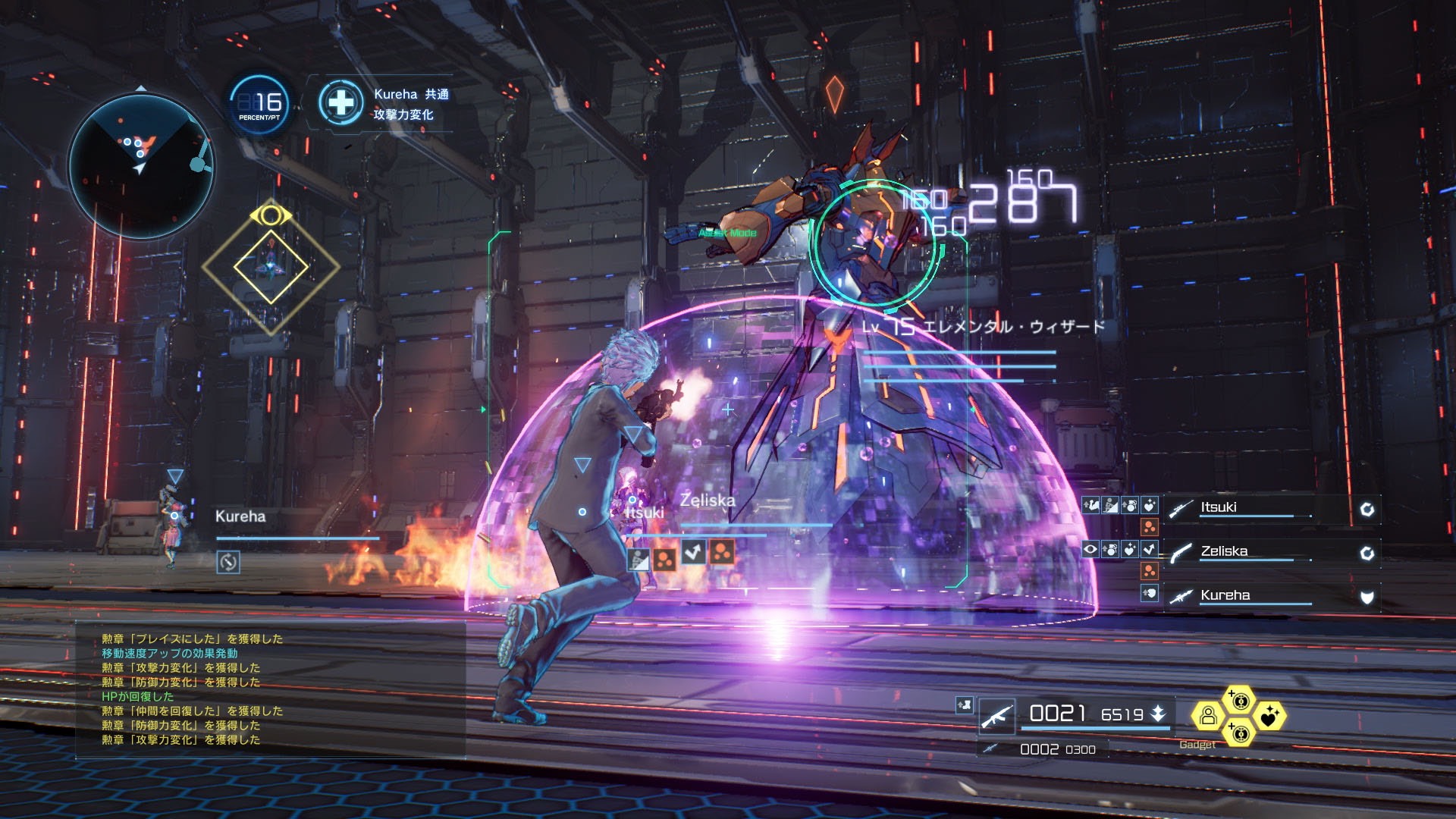Select Itsuki in the party list
1456x819 pixels.
tap(1218, 507)
